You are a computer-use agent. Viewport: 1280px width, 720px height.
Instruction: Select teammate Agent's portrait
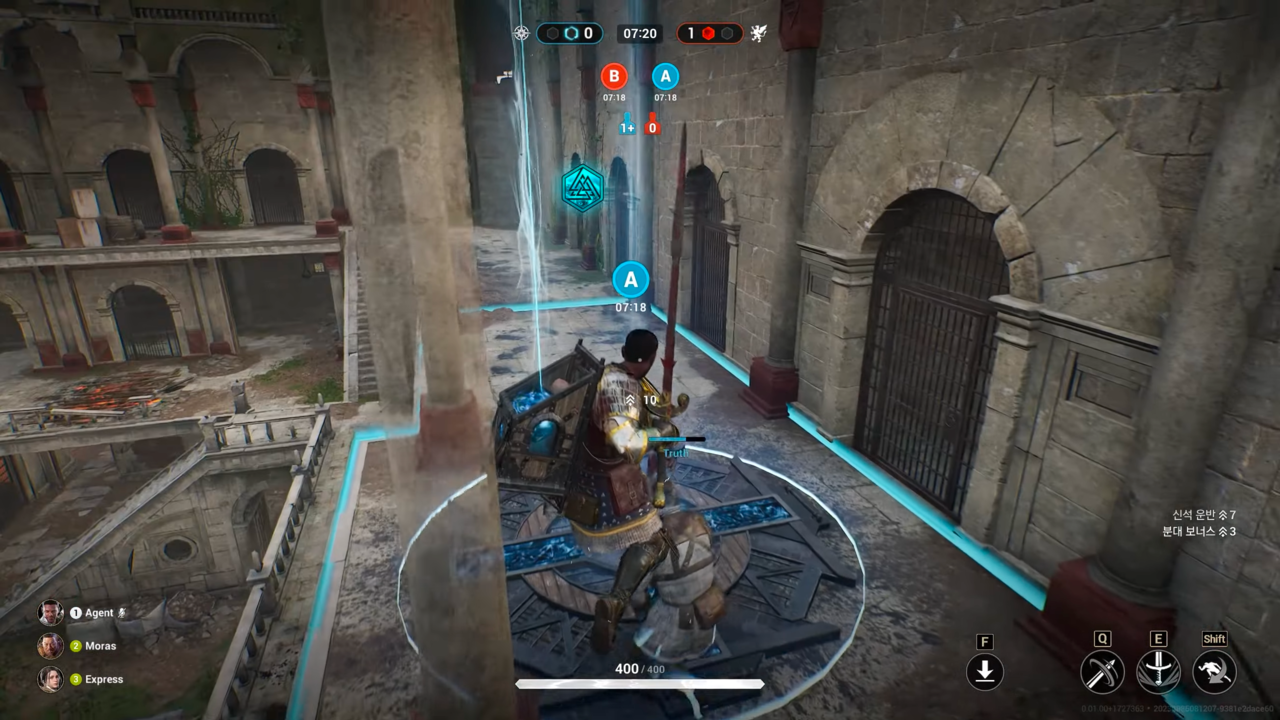click(51, 613)
